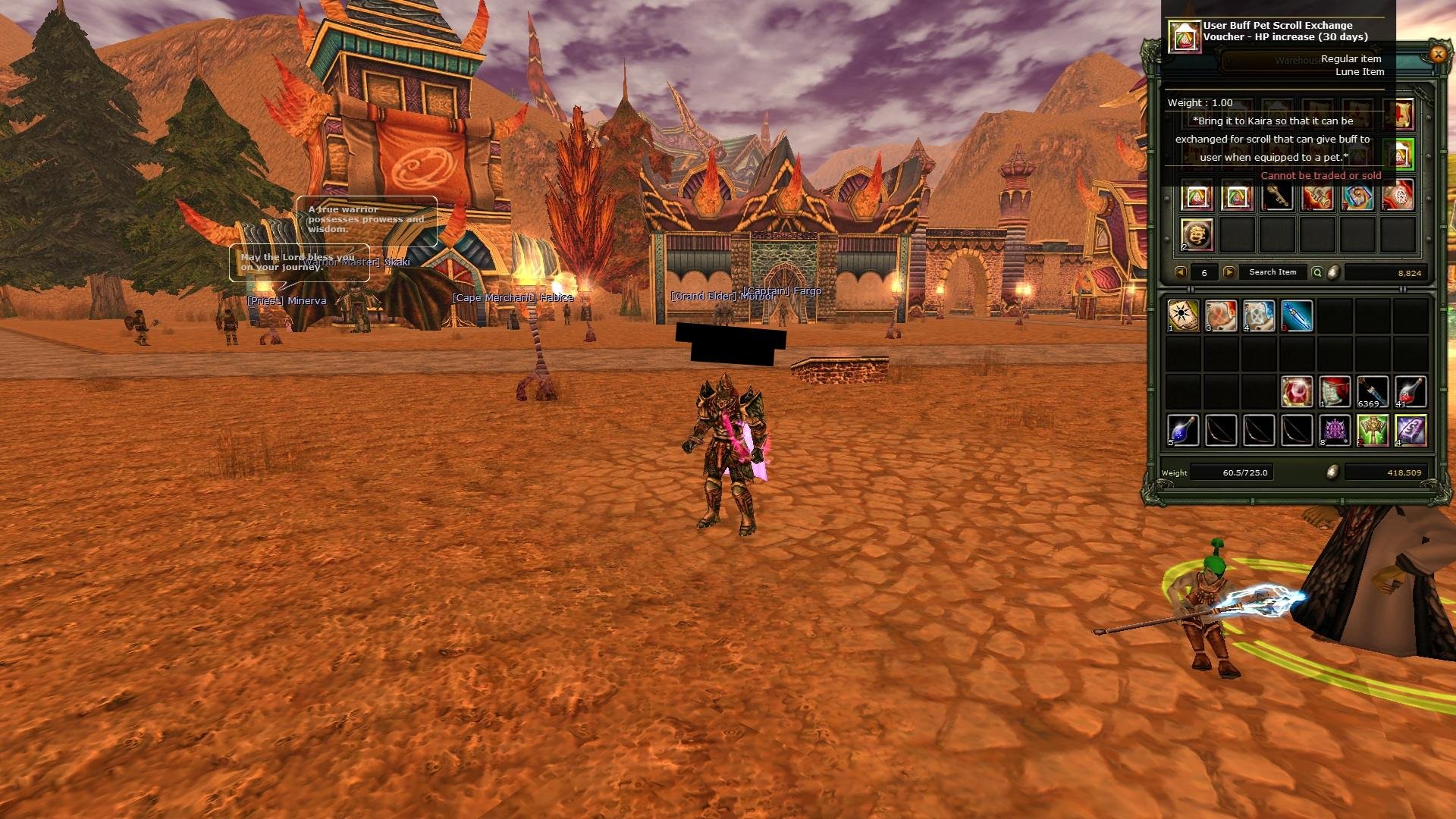Select the dragon coin in the warehouse

click(1197, 235)
